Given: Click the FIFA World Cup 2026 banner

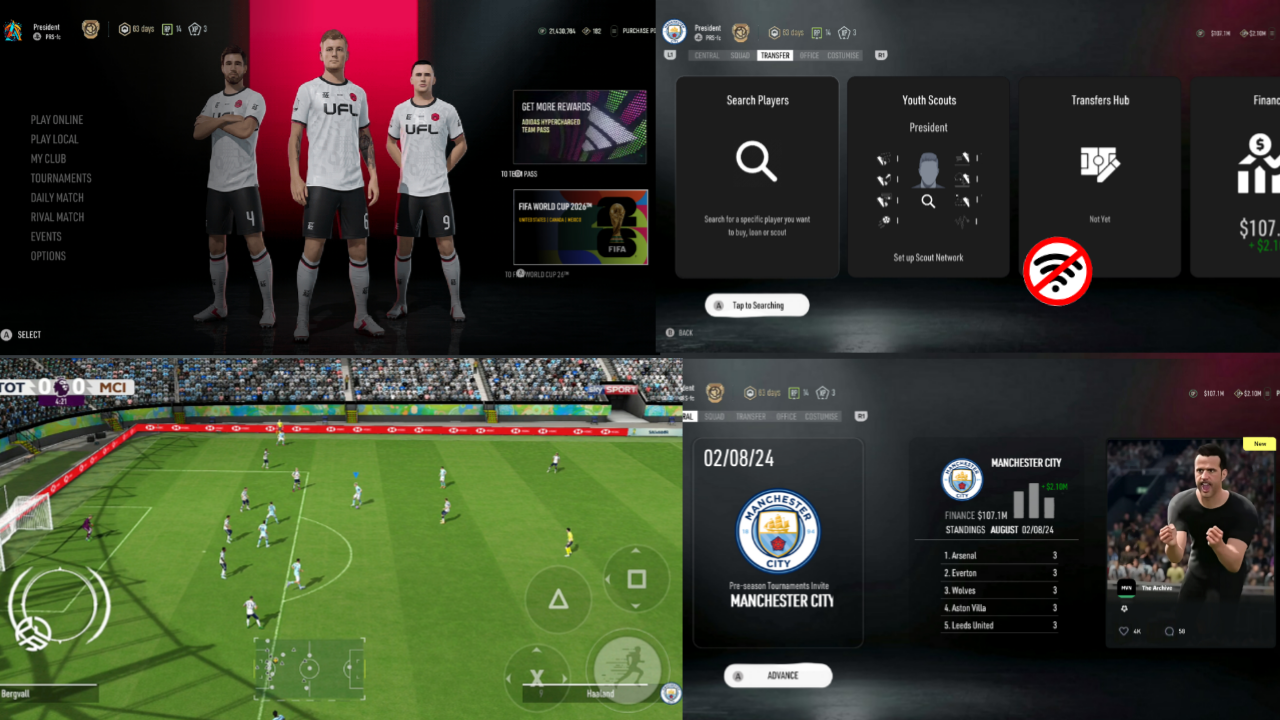Looking at the screenshot, I should [x=580, y=227].
